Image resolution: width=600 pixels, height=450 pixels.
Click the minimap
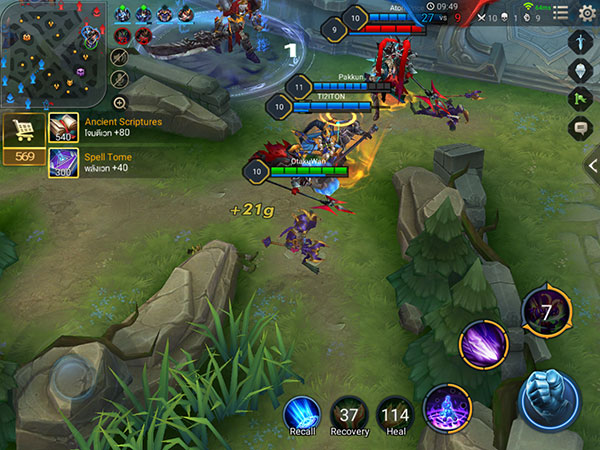(x=53, y=53)
